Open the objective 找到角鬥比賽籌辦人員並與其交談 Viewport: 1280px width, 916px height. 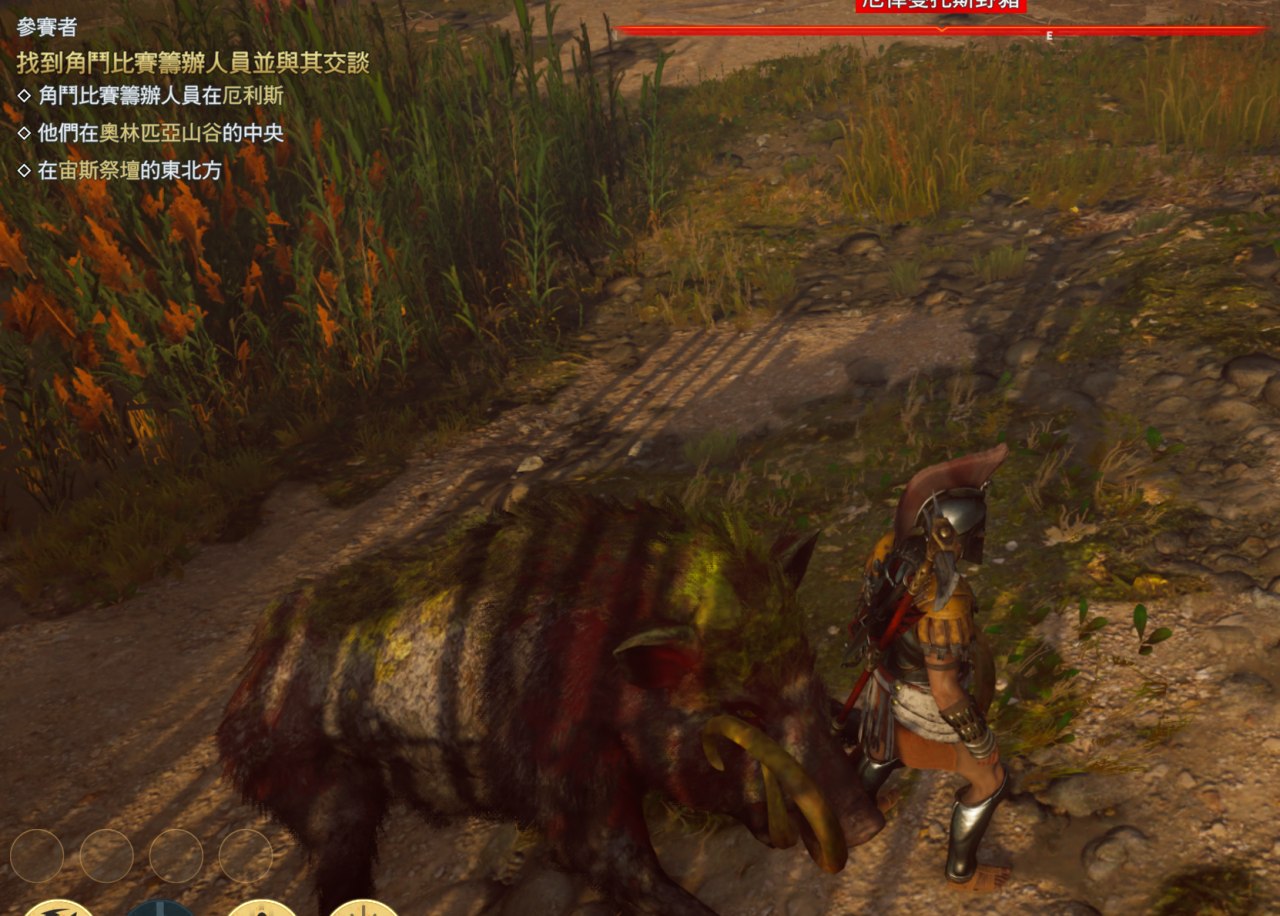(x=193, y=62)
